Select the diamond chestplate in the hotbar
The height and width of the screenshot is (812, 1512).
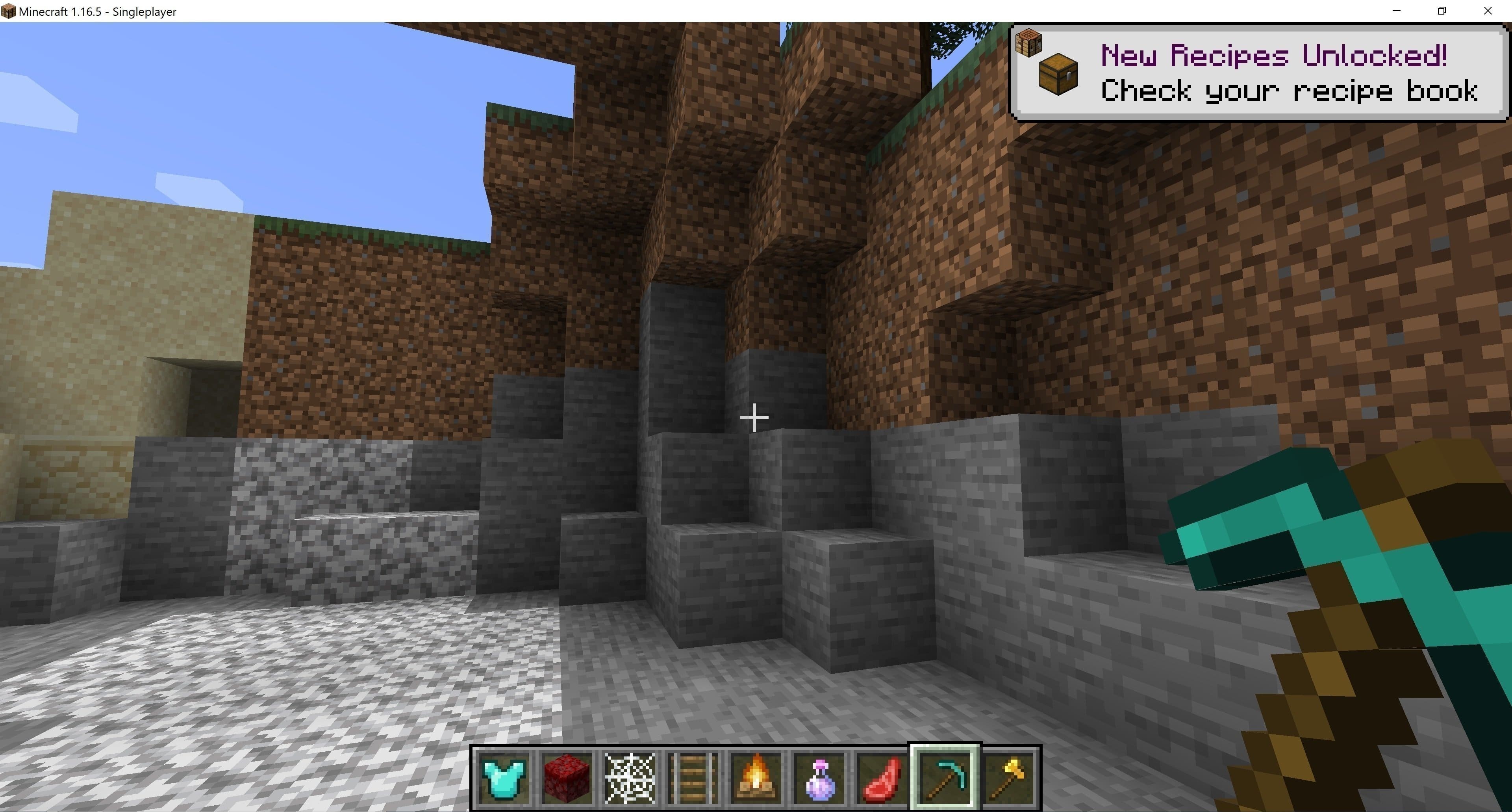pos(504,776)
